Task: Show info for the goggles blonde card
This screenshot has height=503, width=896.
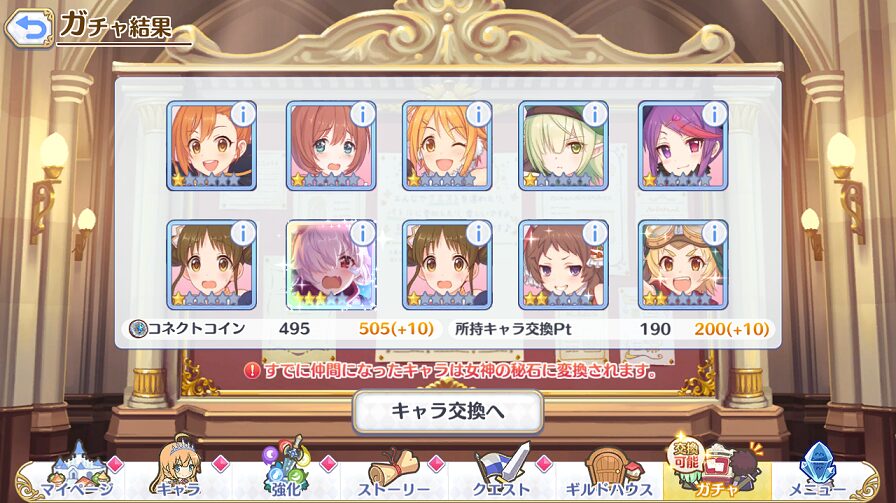Action: coord(714,234)
